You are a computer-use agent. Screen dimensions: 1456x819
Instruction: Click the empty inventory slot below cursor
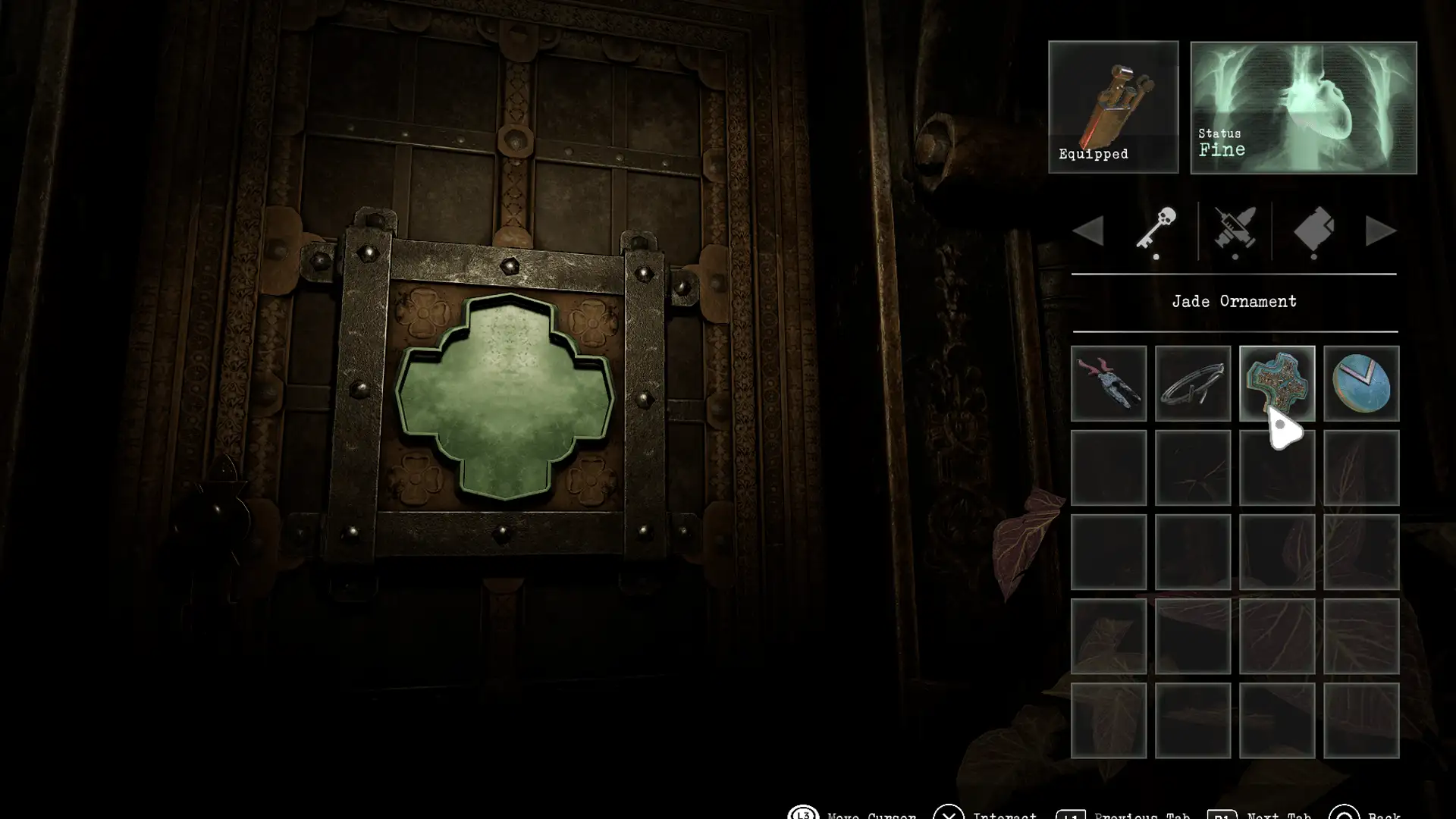1277,466
